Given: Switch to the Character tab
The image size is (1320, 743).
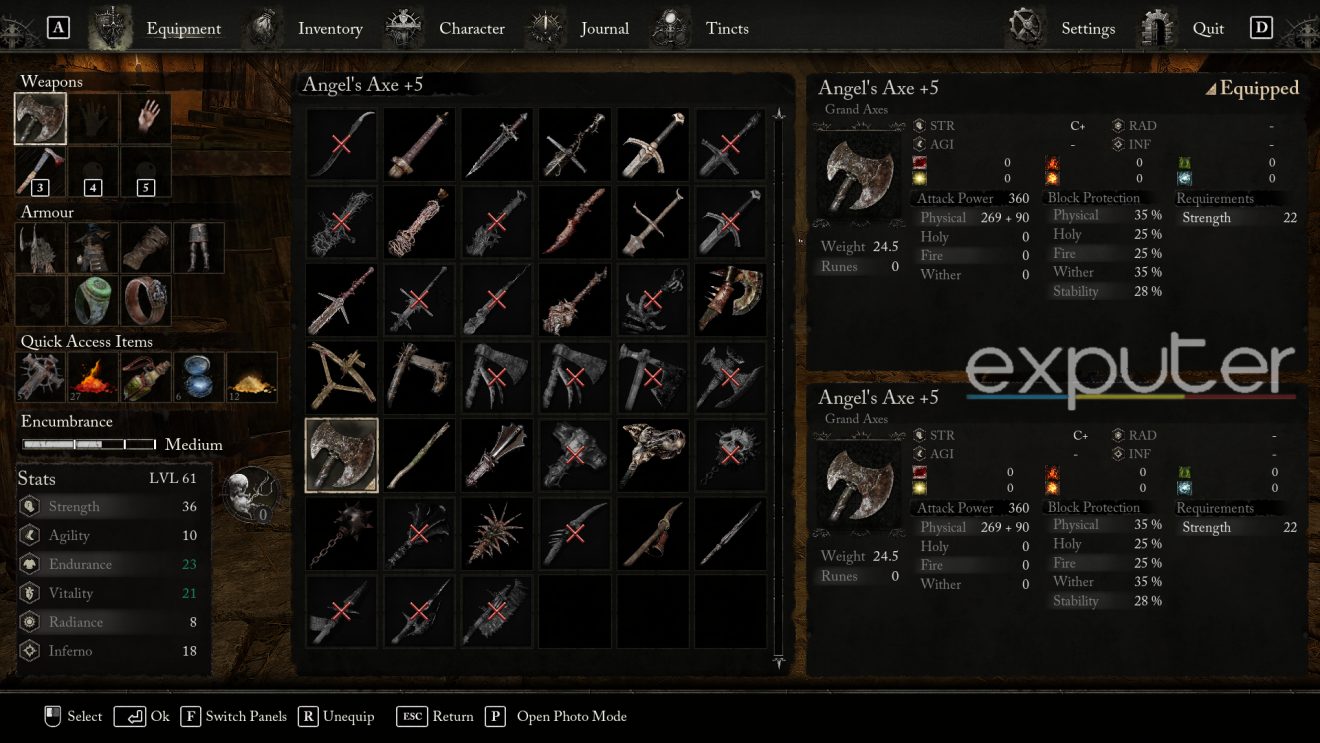Looking at the screenshot, I should click(x=471, y=28).
